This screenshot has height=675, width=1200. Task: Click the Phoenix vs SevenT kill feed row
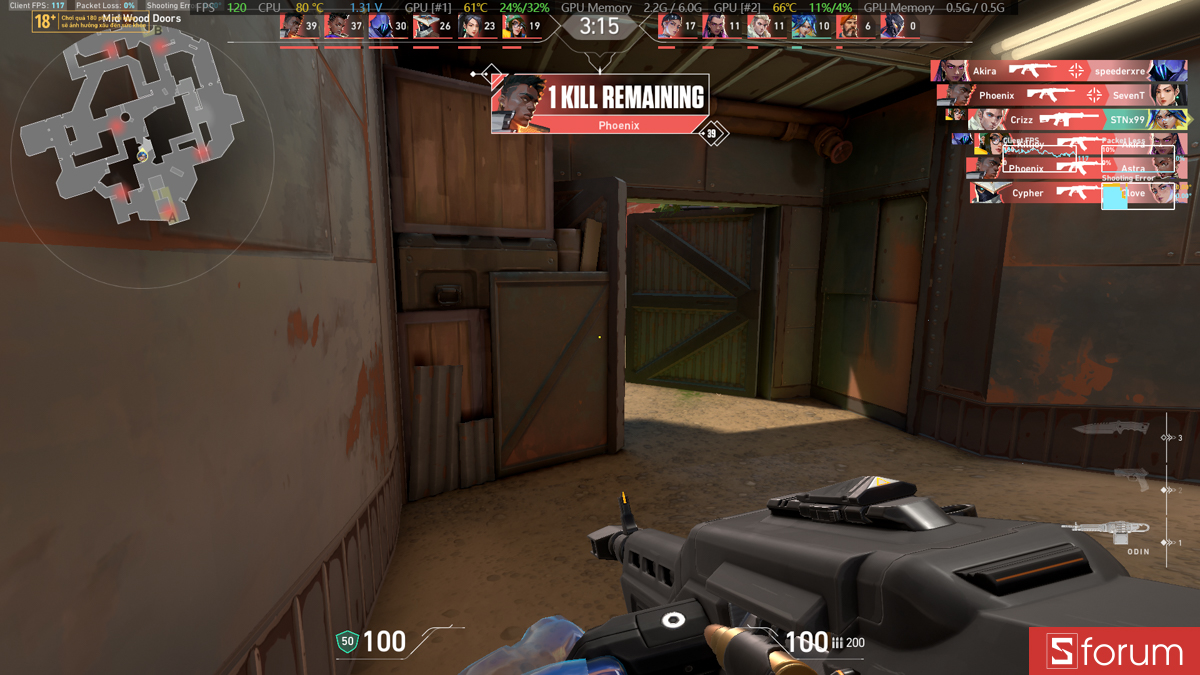pos(1062,95)
